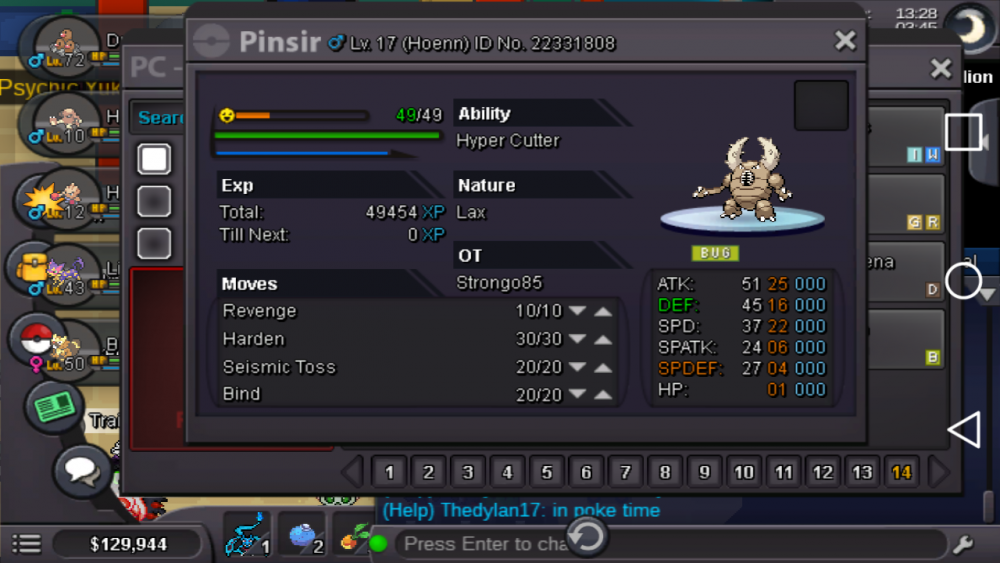Select the level 72 party Pokémon
This screenshot has height=563, width=1000.
click(65, 44)
